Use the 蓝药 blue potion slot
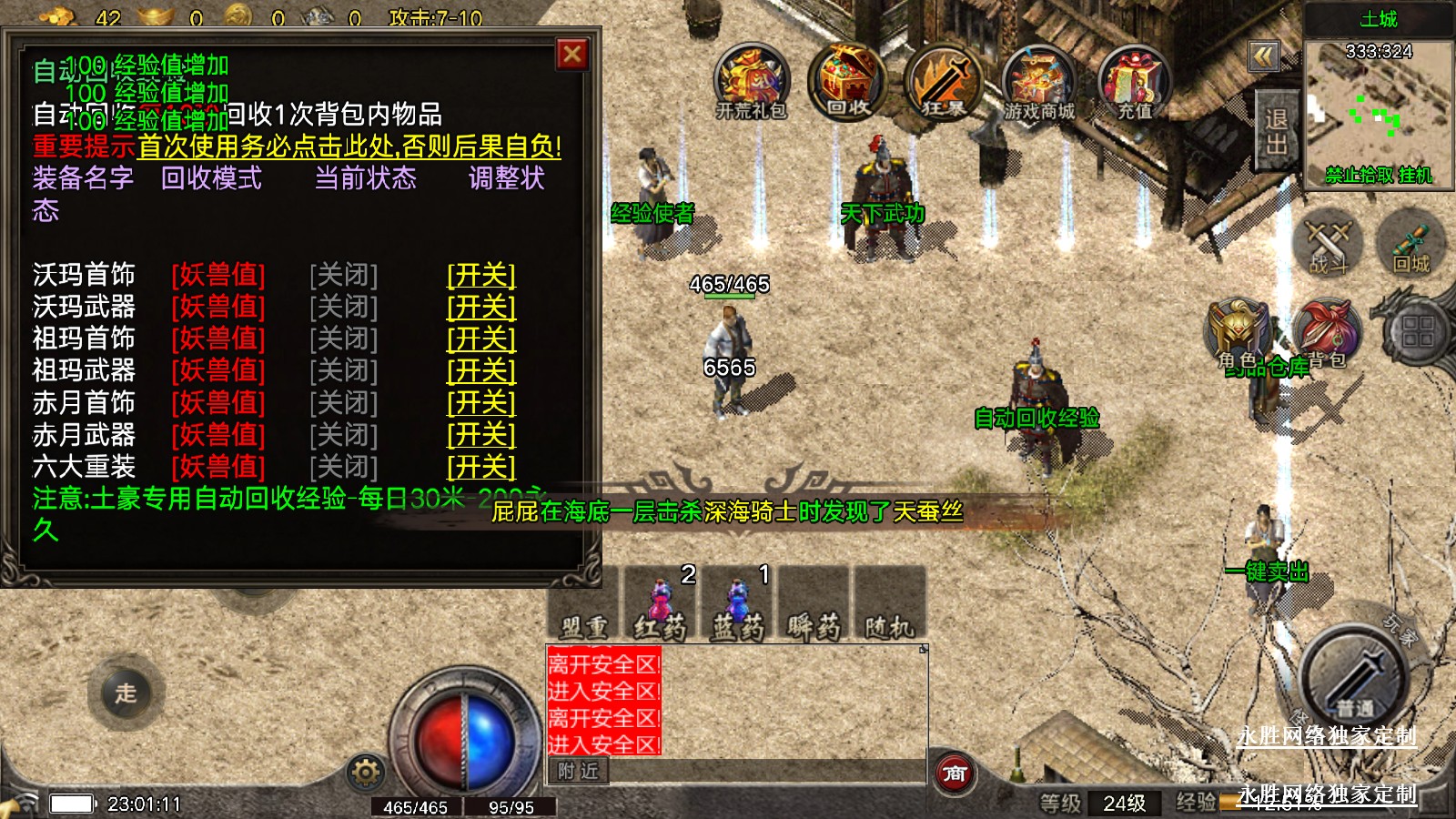The width and height of the screenshot is (1456, 819). (x=737, y=603)
